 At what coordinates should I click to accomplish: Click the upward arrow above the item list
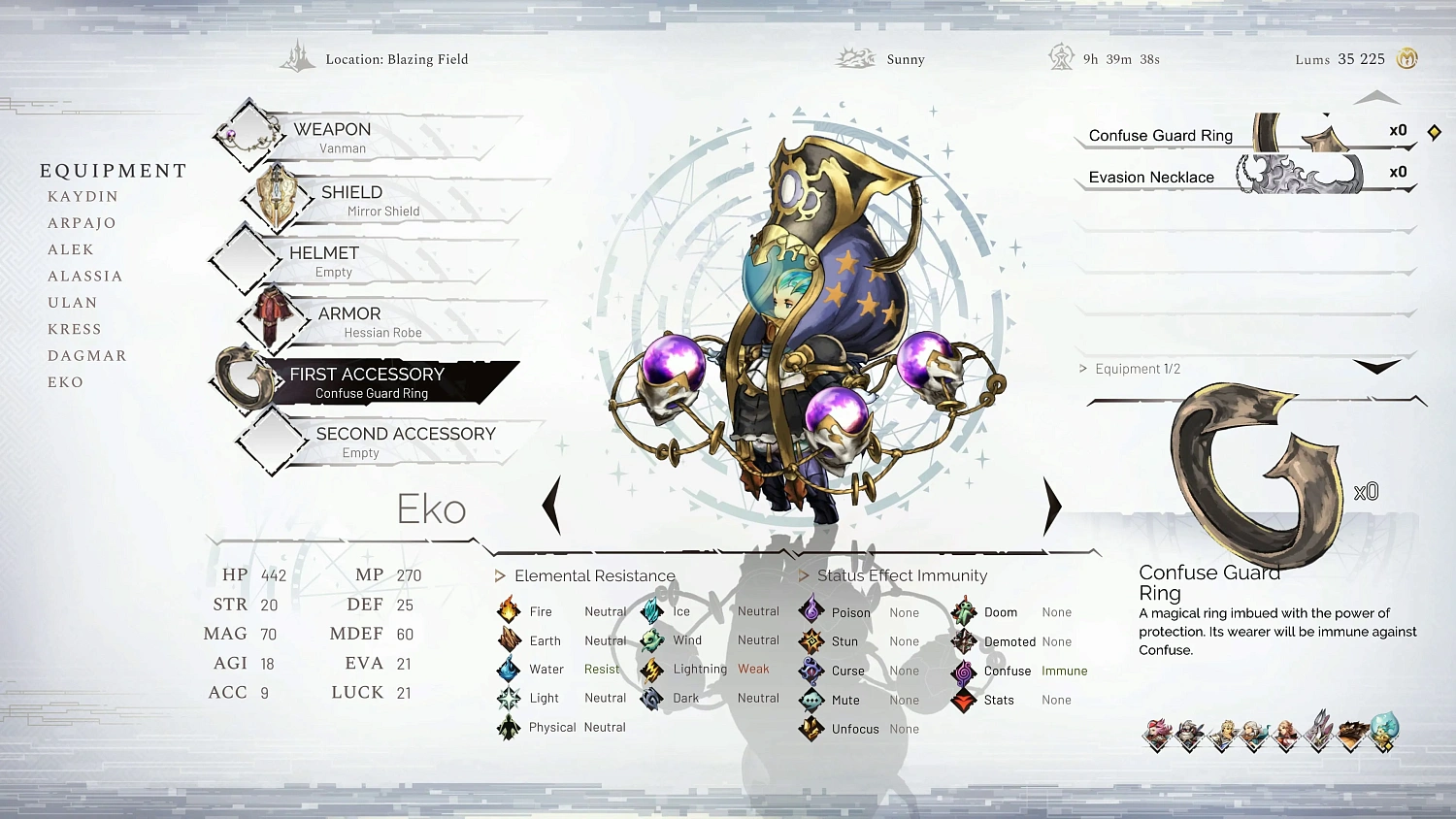[1376, 96]
